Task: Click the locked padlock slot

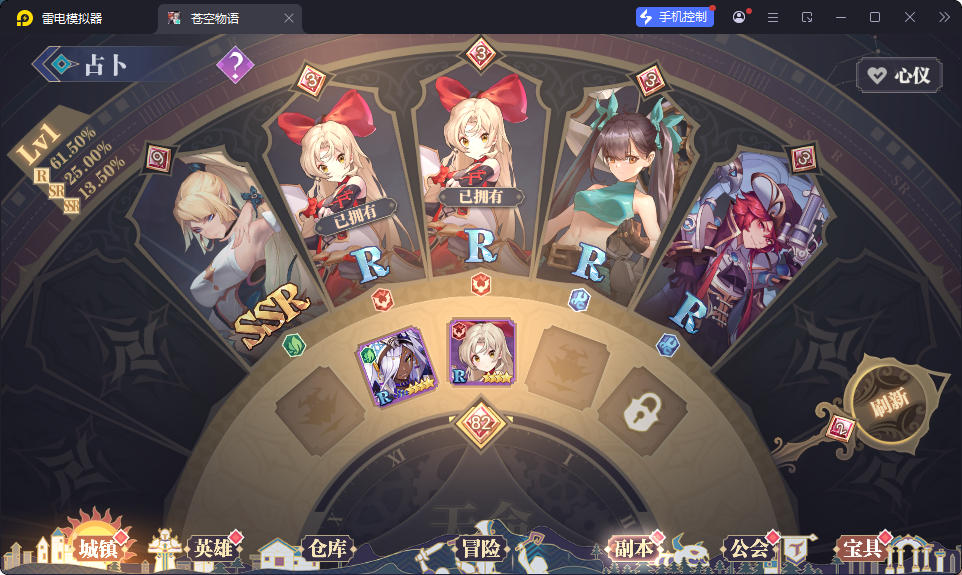Action: (641, 412)
